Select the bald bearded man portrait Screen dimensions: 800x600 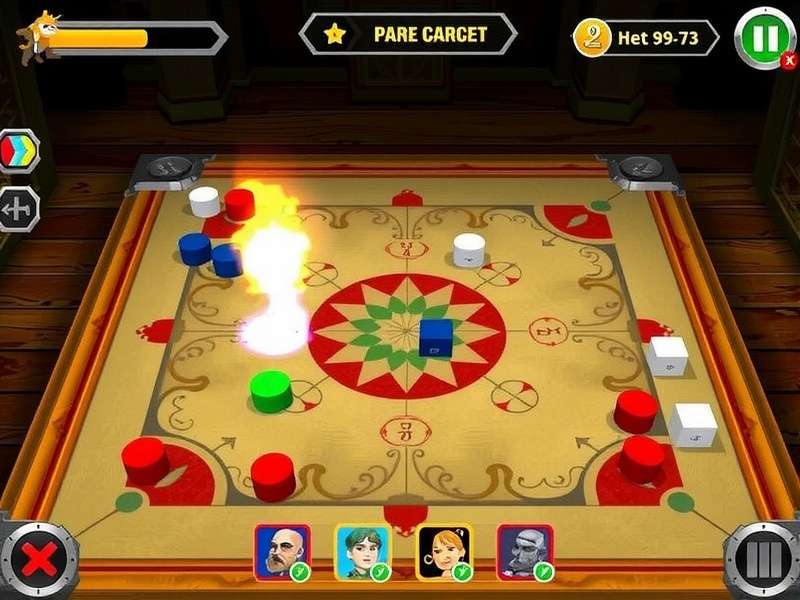281,551
